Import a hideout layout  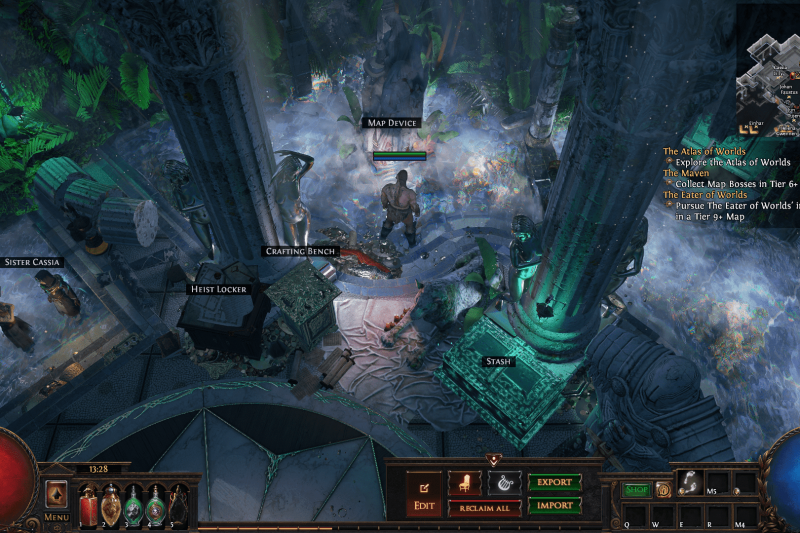pos(554,505)
